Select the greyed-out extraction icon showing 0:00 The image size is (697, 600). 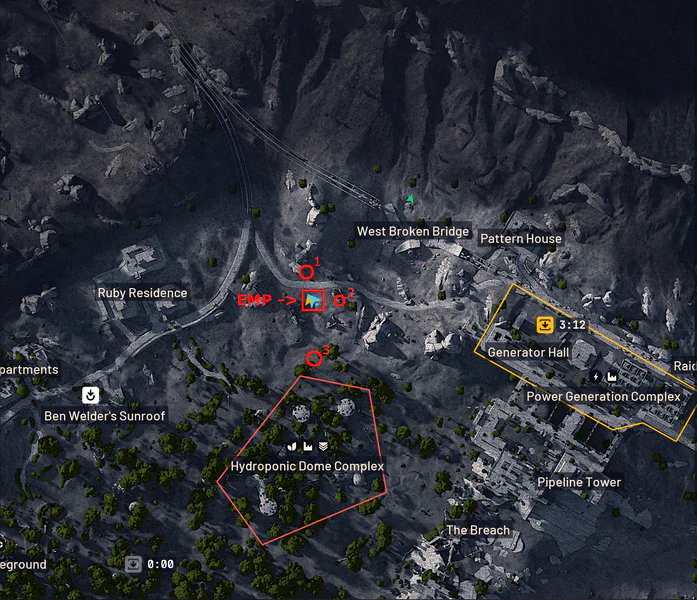click(133, 564)
